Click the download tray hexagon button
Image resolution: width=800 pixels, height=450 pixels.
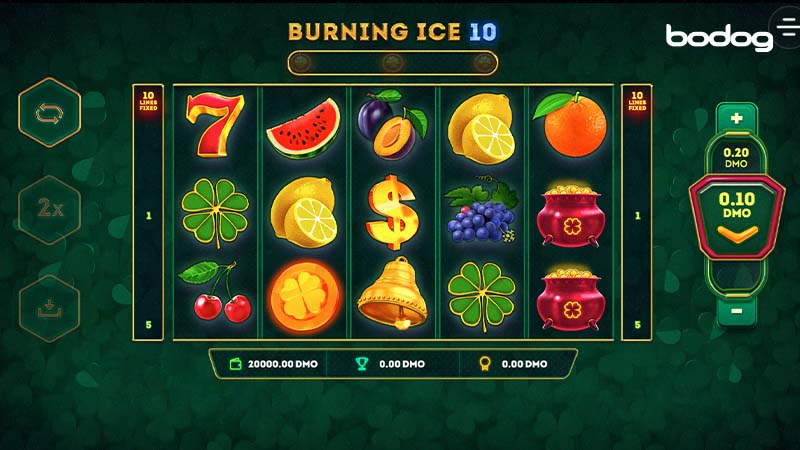49,308
